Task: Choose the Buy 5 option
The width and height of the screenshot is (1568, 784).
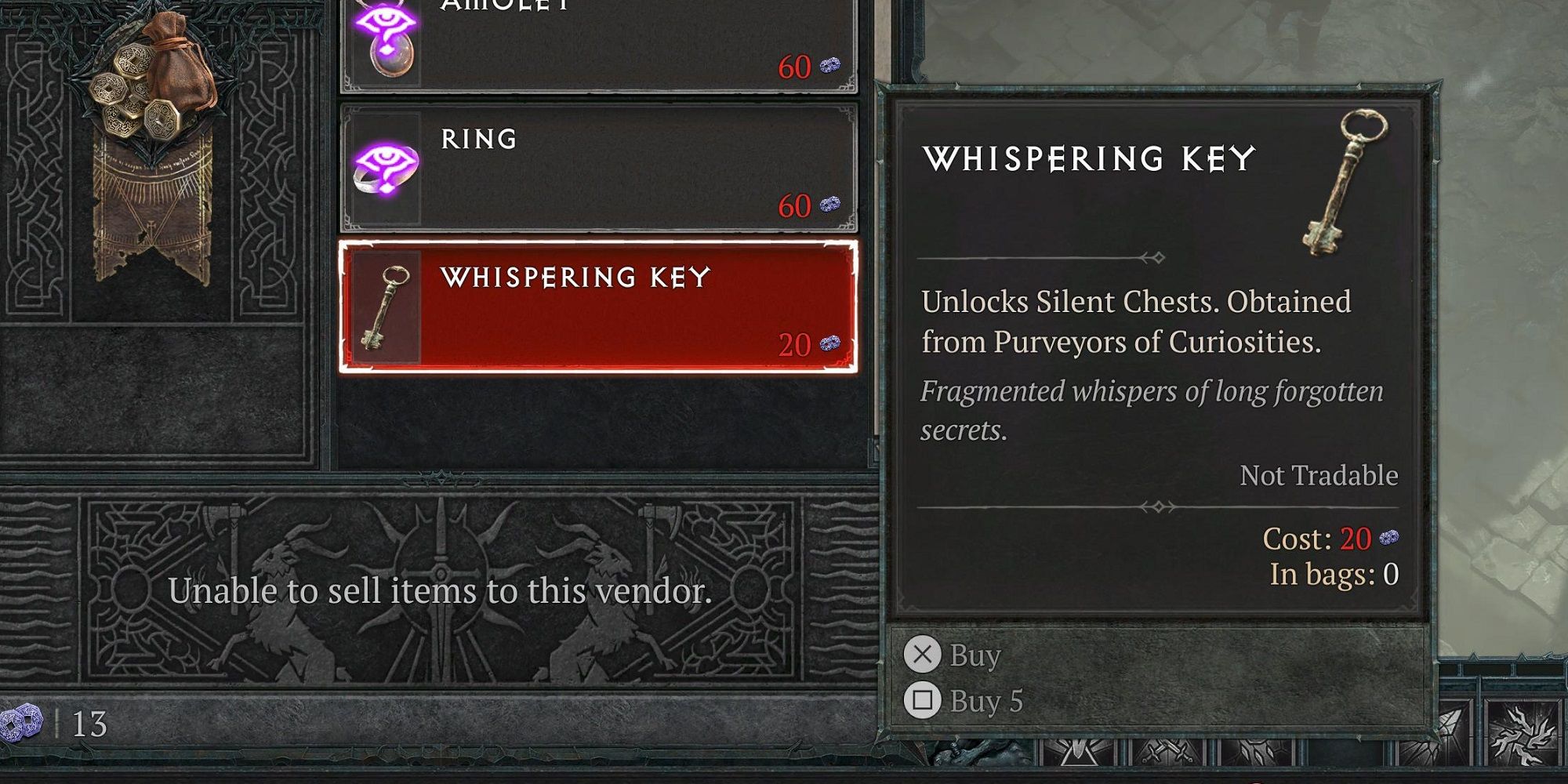Action: 964,701
